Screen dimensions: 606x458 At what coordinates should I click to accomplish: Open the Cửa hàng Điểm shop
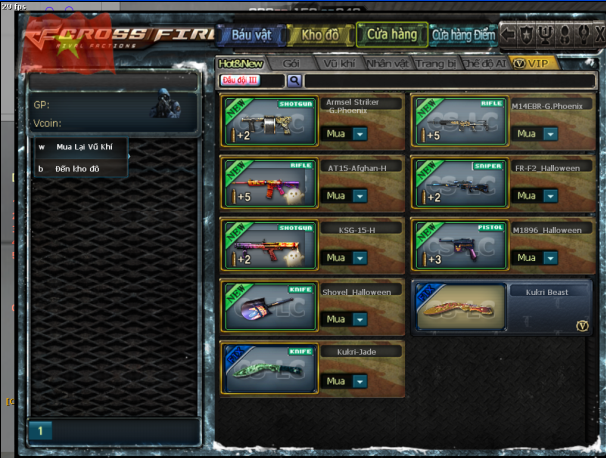tap(463, 36)
